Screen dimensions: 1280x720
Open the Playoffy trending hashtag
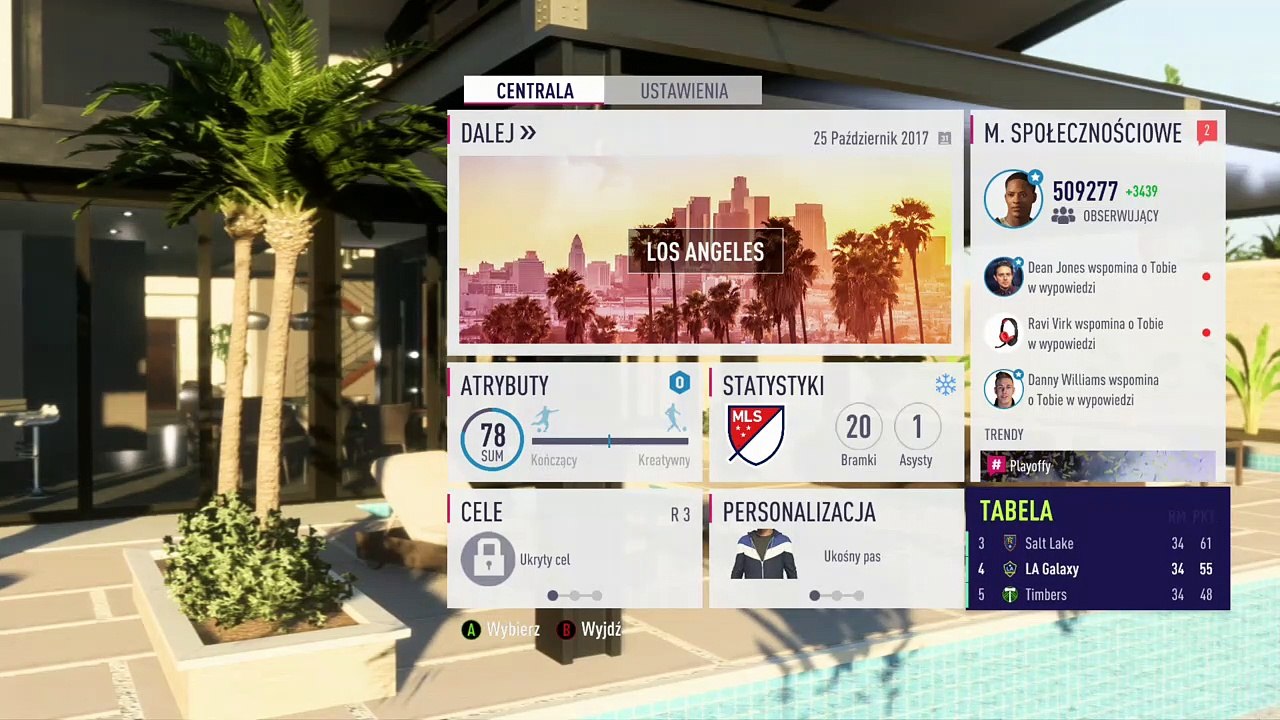coord(1097,466)
